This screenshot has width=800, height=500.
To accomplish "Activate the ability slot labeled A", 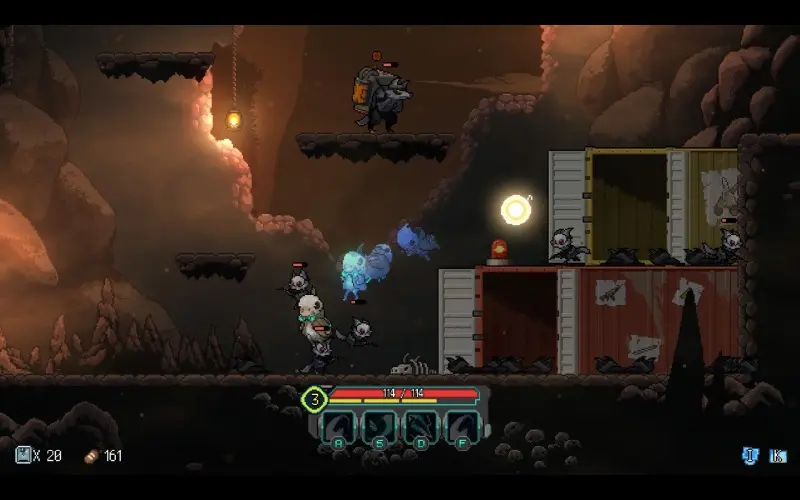I will click(x=339, y=427).
